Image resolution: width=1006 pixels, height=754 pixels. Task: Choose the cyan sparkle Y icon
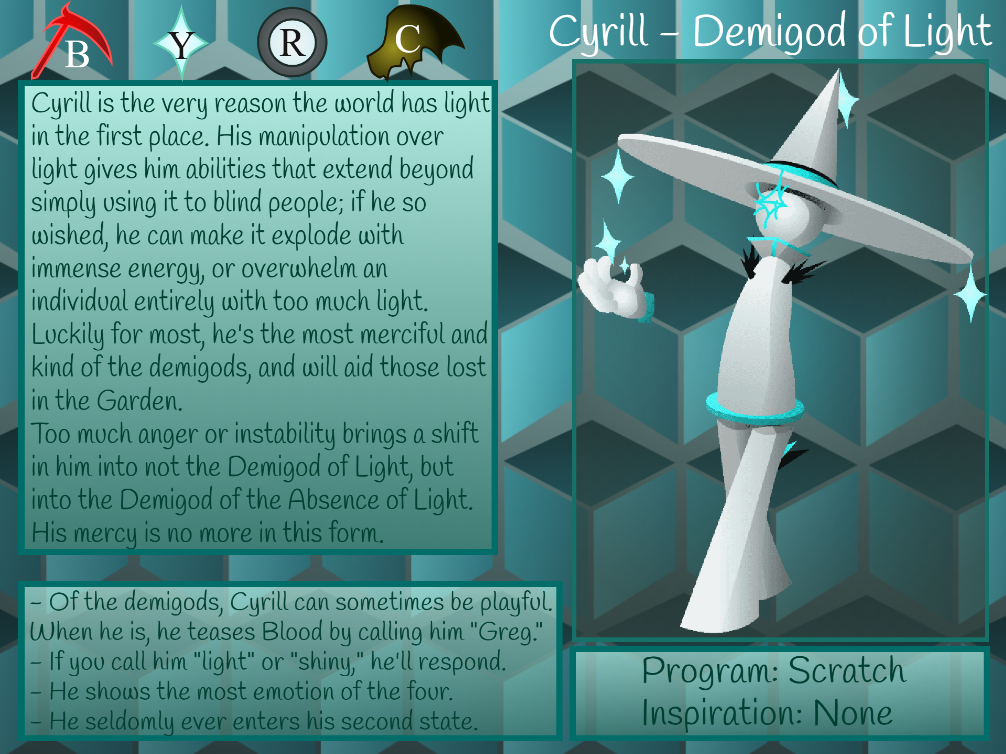tap(181, 44)
